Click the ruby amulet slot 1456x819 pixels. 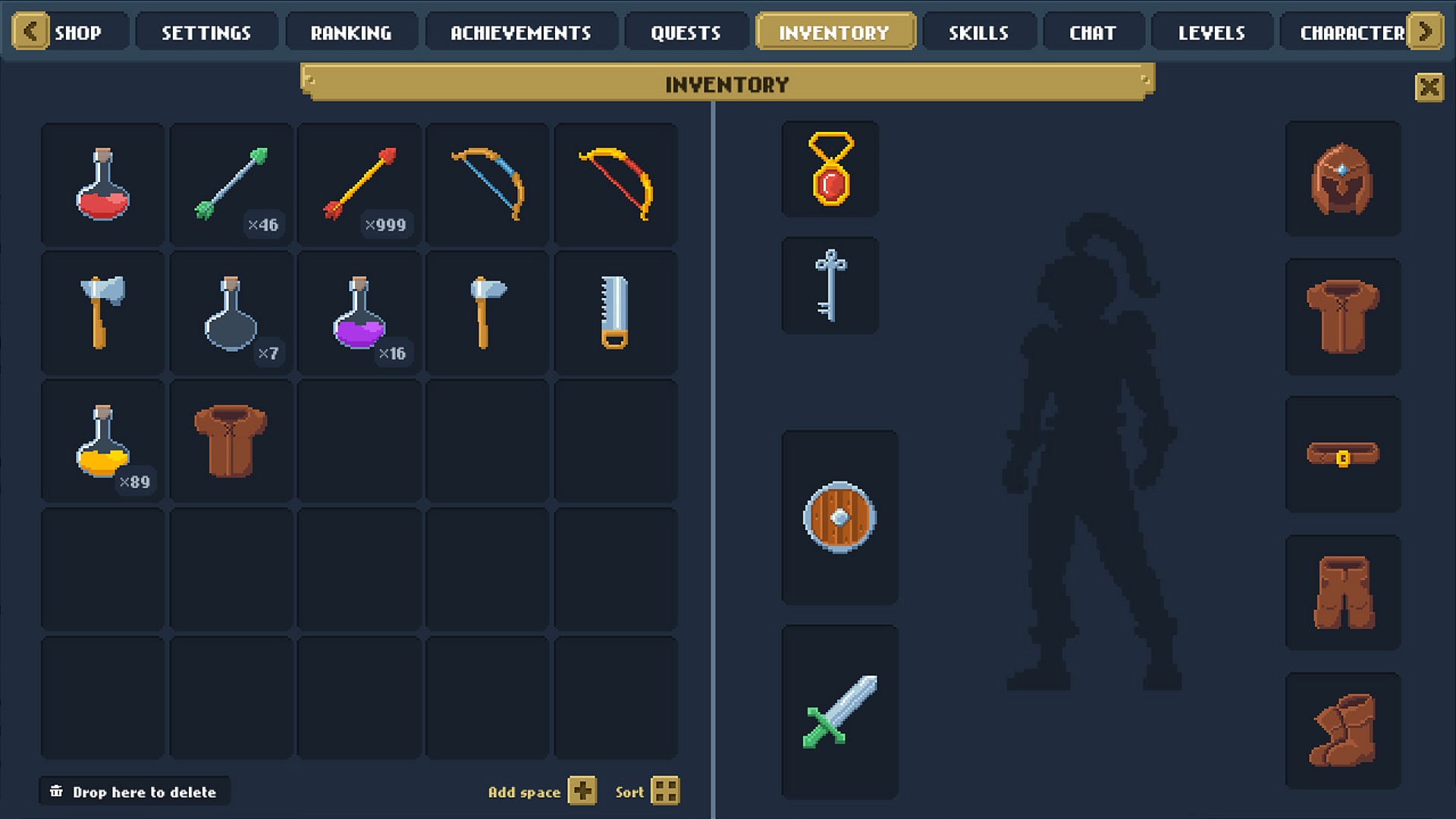(x=830, y=168)
